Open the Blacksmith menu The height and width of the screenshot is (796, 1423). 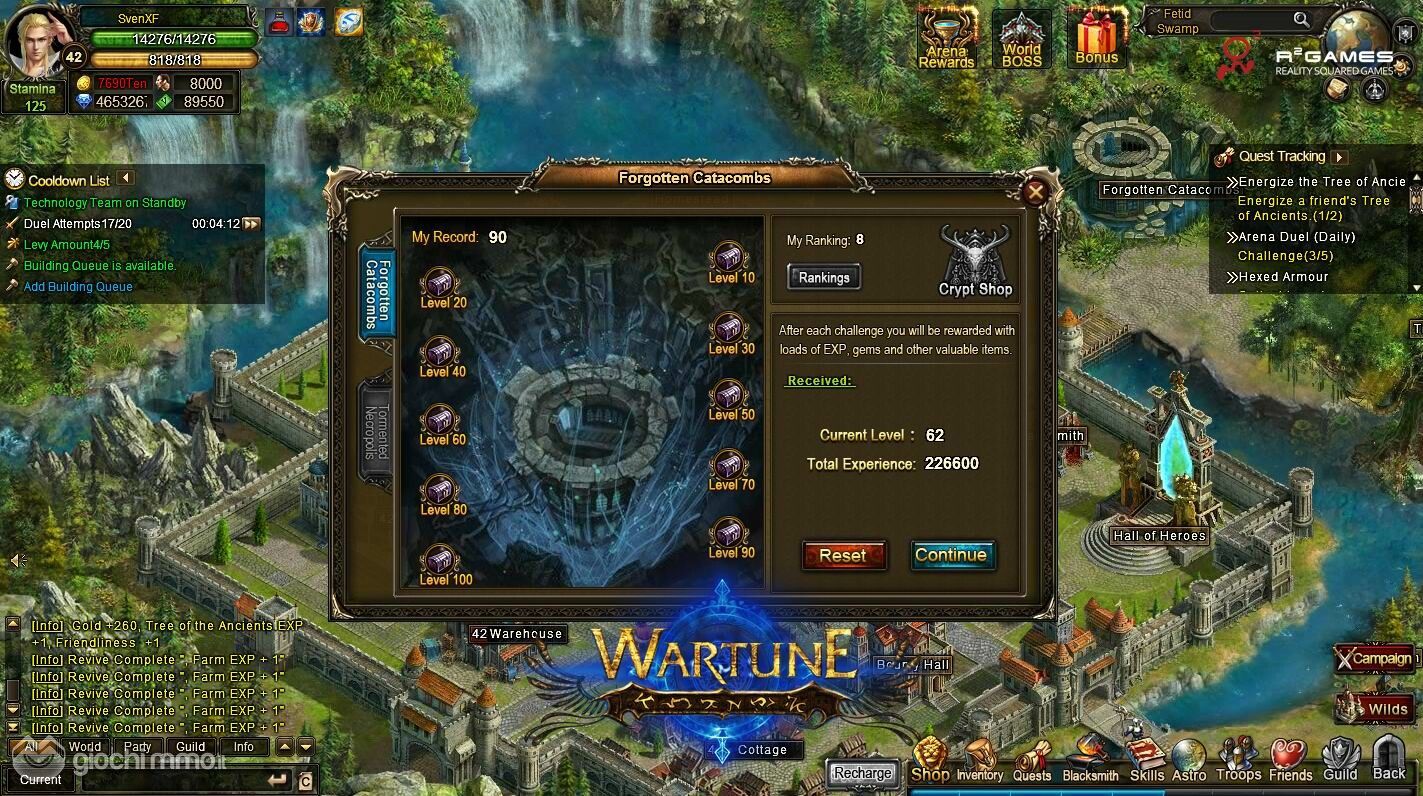1090,762
